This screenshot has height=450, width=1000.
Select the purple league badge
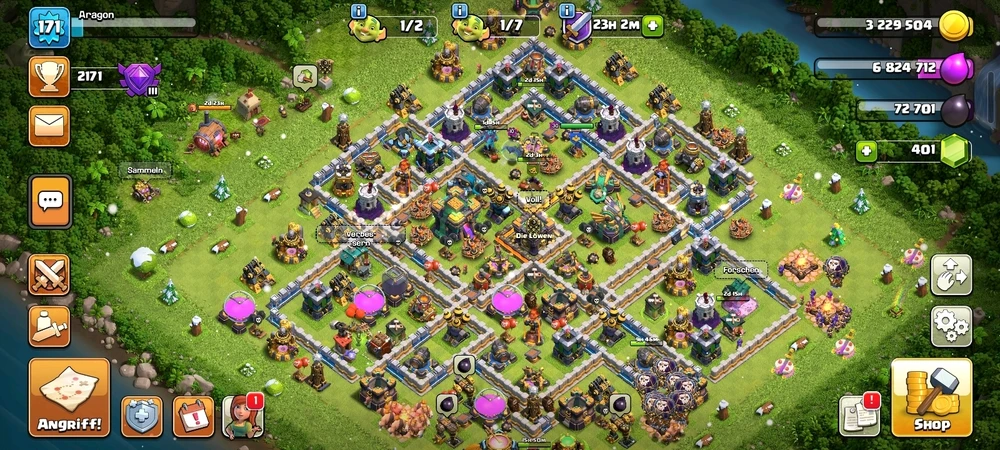pyautogui.click(x=137, y=77)
